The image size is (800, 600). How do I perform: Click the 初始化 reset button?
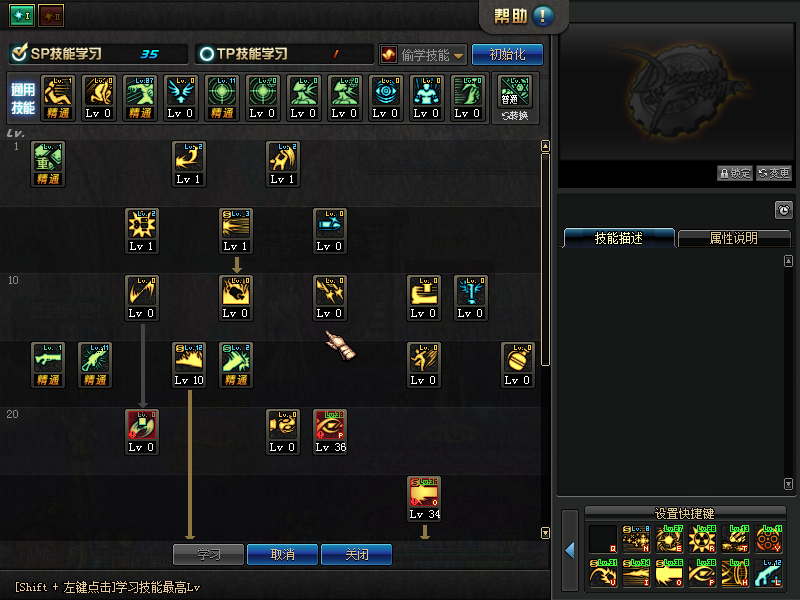pyautogui.click(x=507, y=55)
